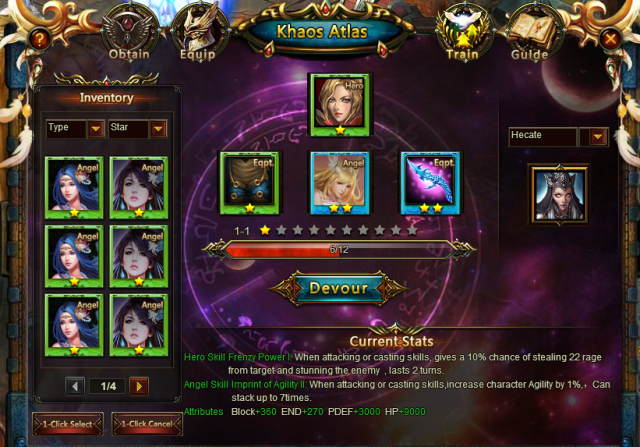This screenshot has width=640, height=447.
Task: Go to previous inventory page
Action: [76, 385]
